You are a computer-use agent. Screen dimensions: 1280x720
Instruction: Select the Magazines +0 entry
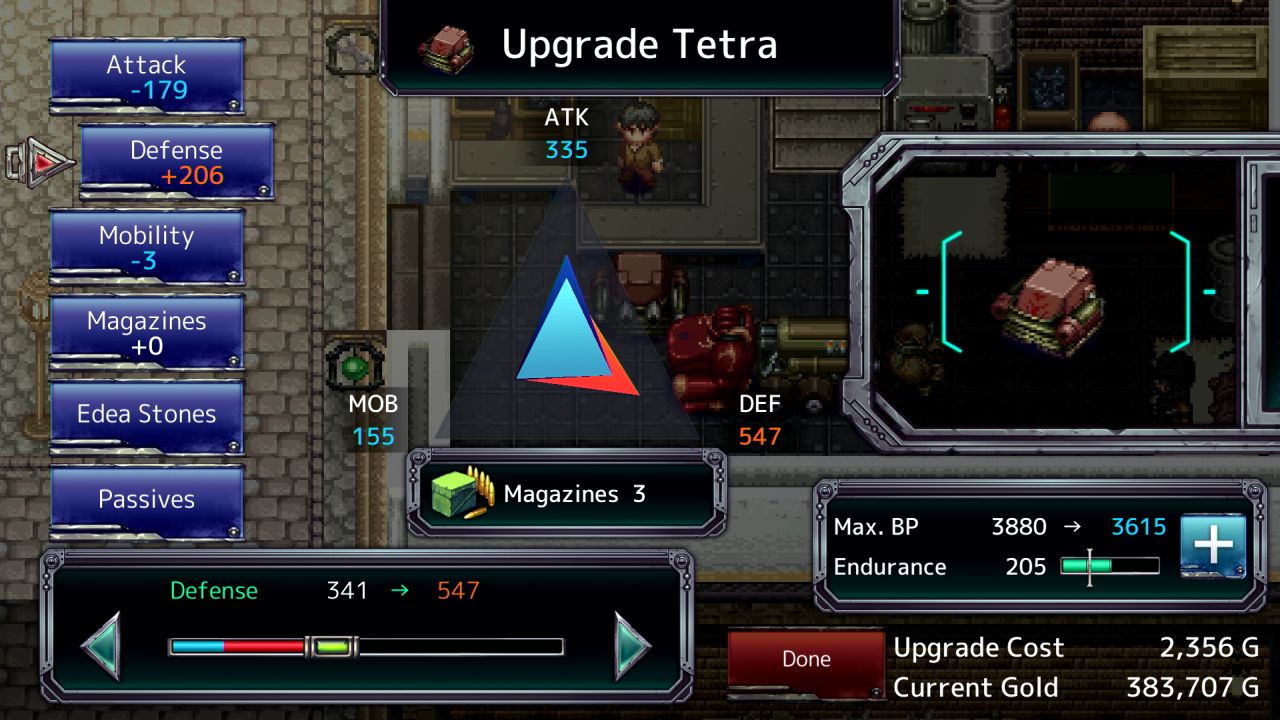click(146, 331)
